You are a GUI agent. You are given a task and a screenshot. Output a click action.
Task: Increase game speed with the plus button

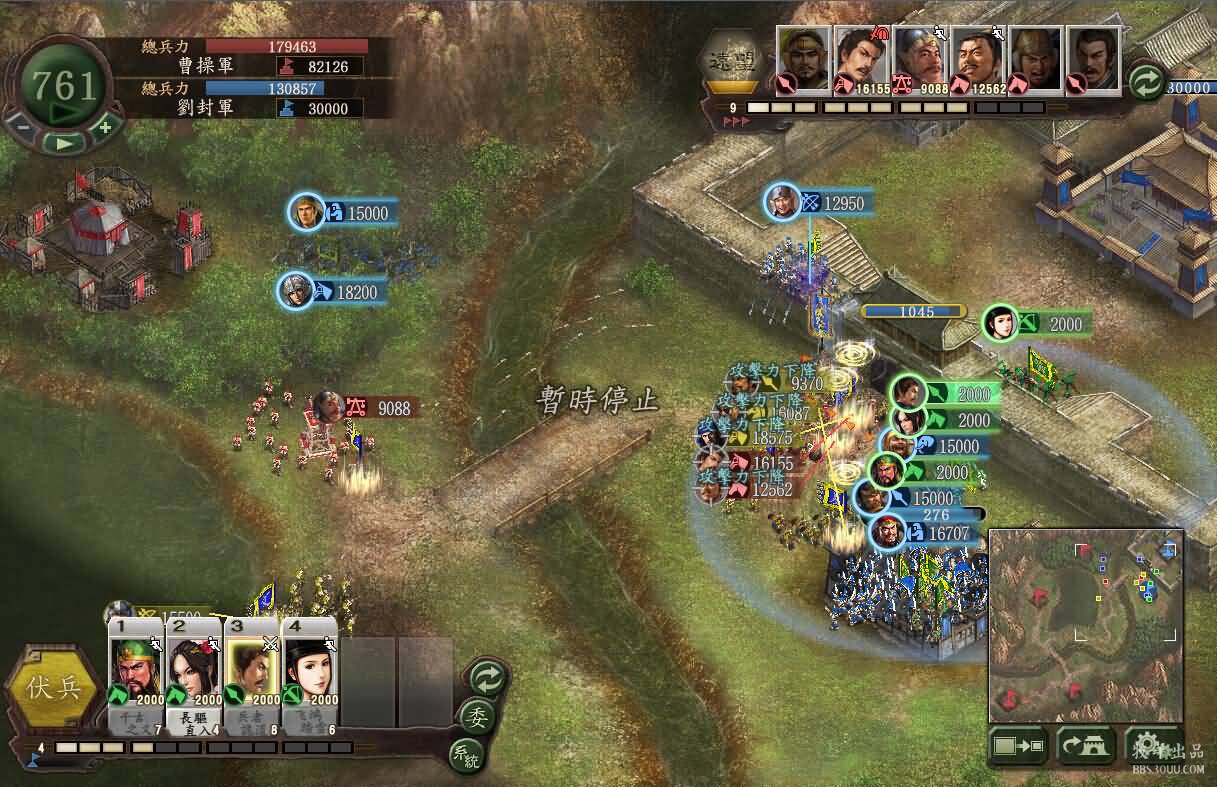[x=104, y=127]
